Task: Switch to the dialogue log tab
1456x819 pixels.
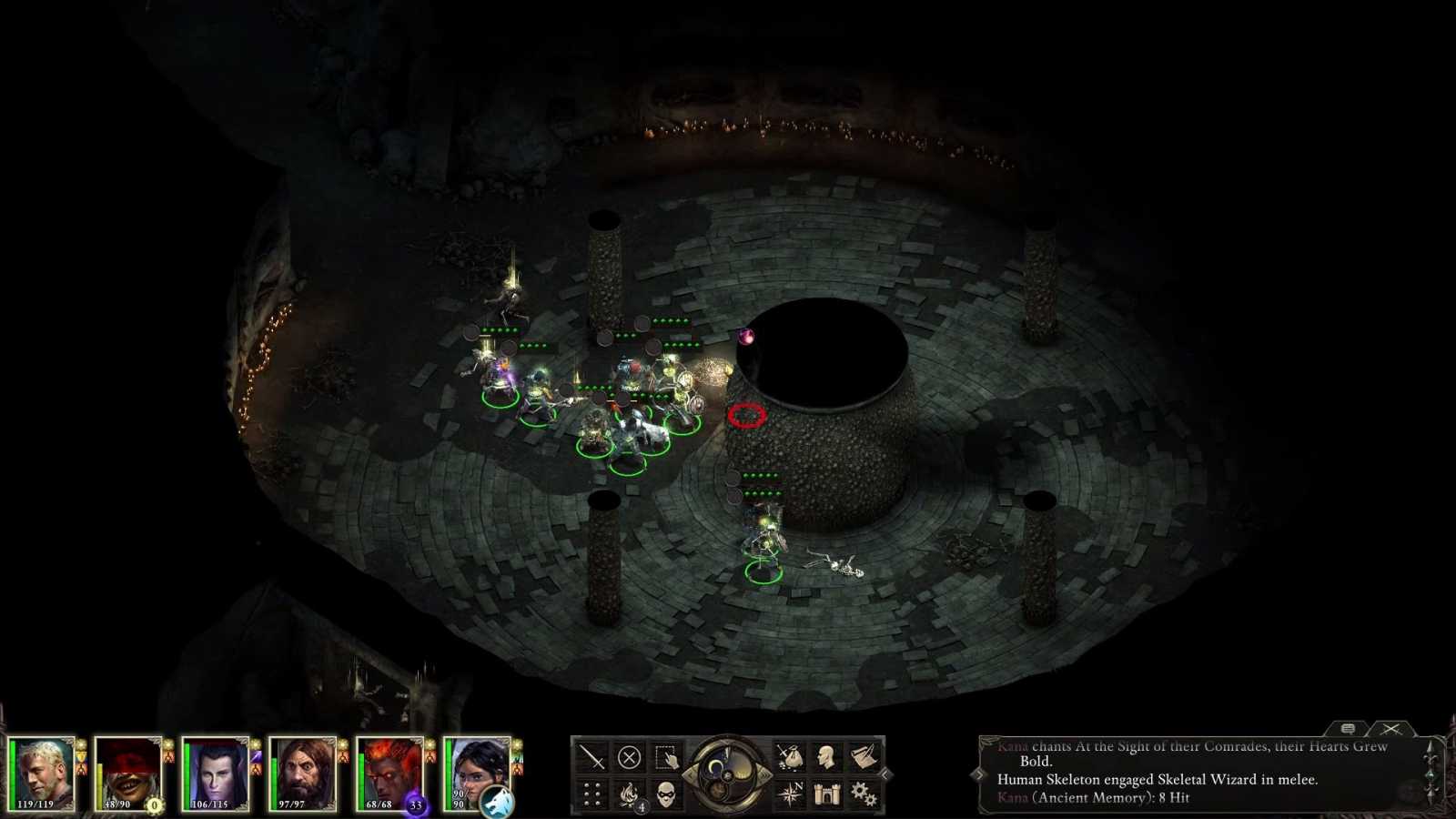Action: (1349, 728)
